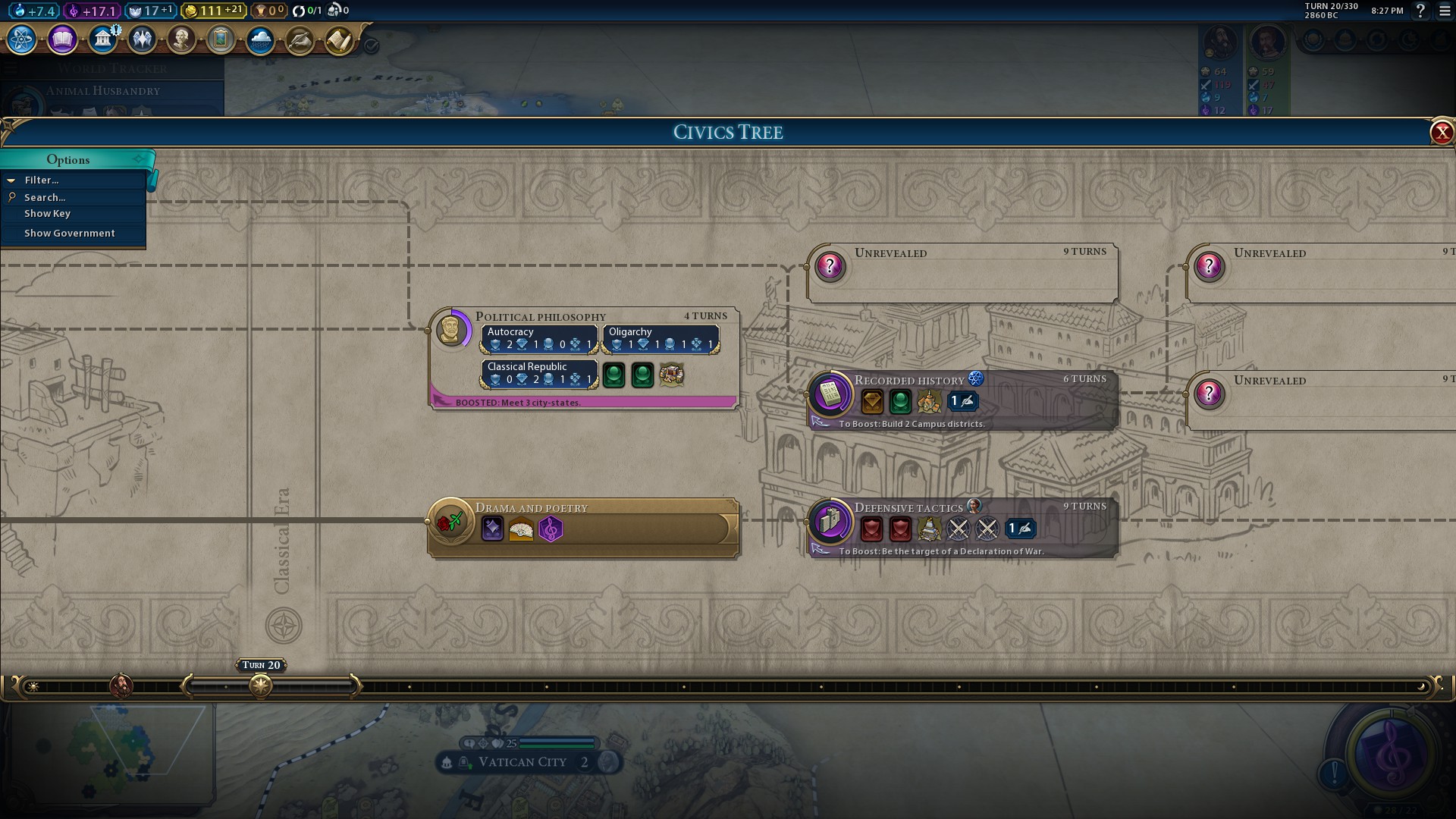Pick the Defensive Tactics civic
Image resolution: width=1456 pixels, height=819 pixels.
(x=908, y=508)
